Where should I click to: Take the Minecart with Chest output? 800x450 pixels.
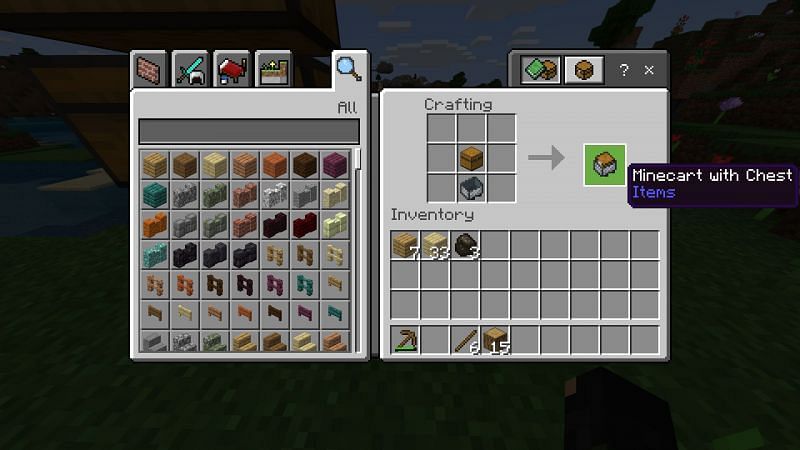pos(605,166)
